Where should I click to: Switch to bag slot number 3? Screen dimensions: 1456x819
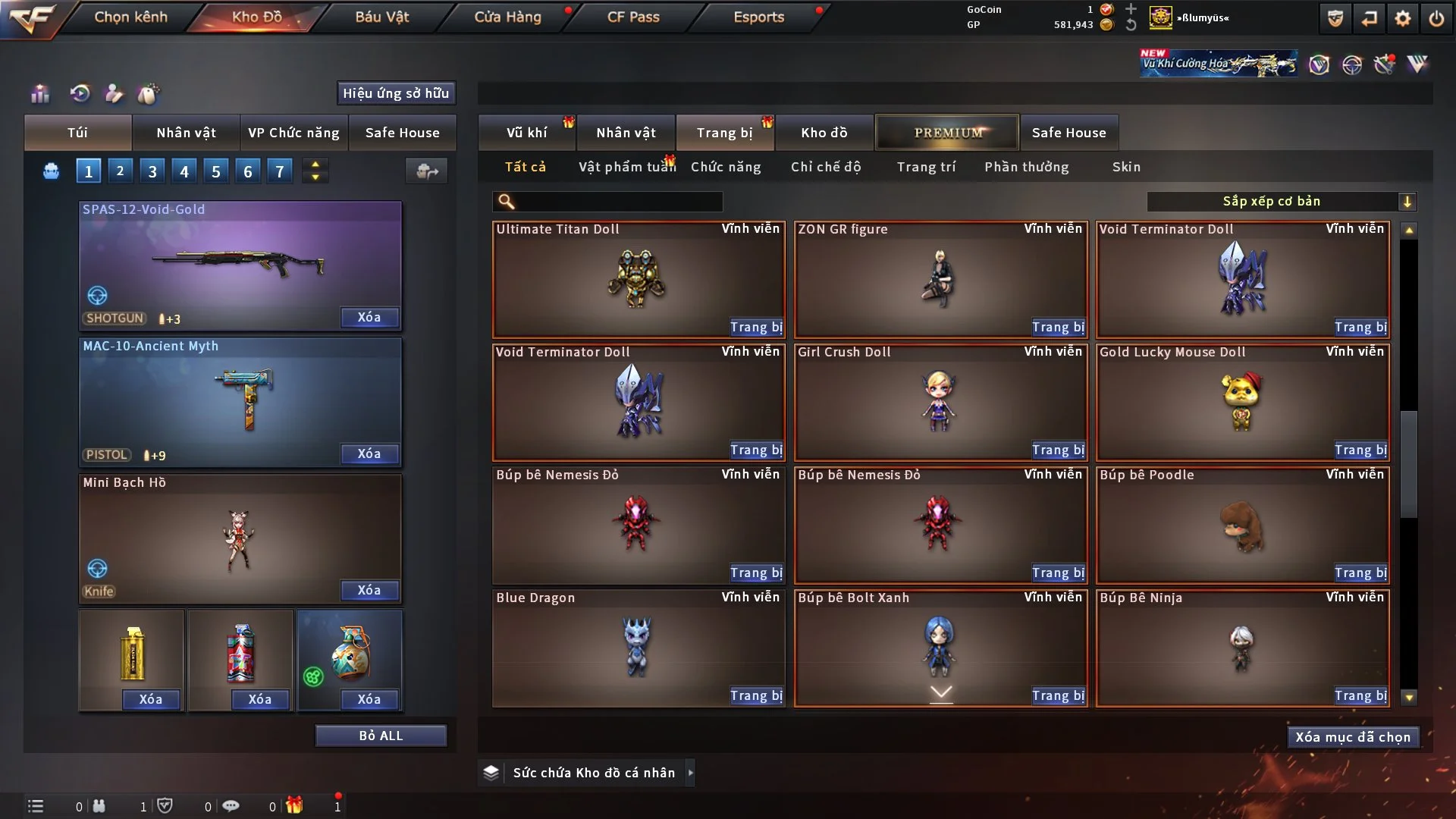152,171
